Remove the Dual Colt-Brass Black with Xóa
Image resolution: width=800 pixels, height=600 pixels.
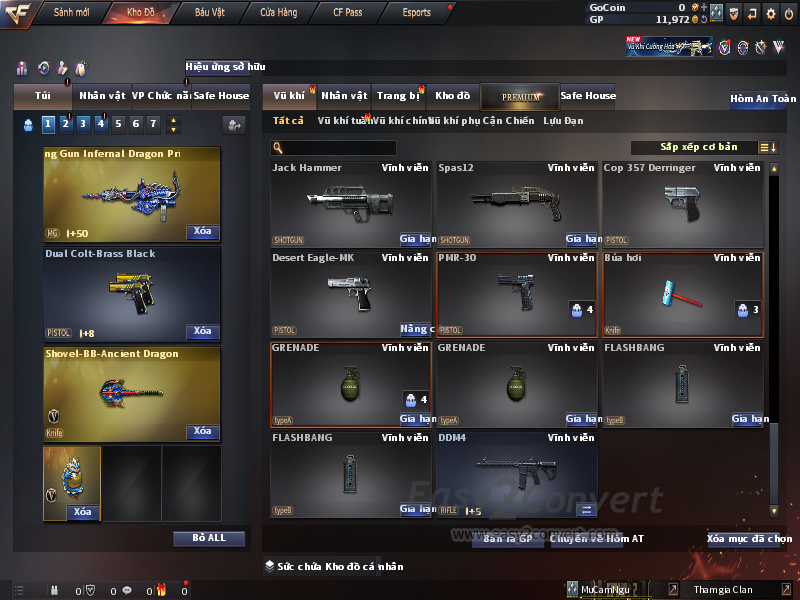tap(202, 332)
